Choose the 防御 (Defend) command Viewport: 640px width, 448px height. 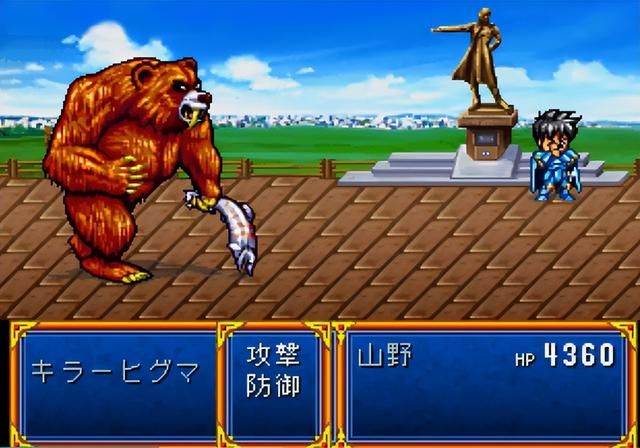pos(273,387)
